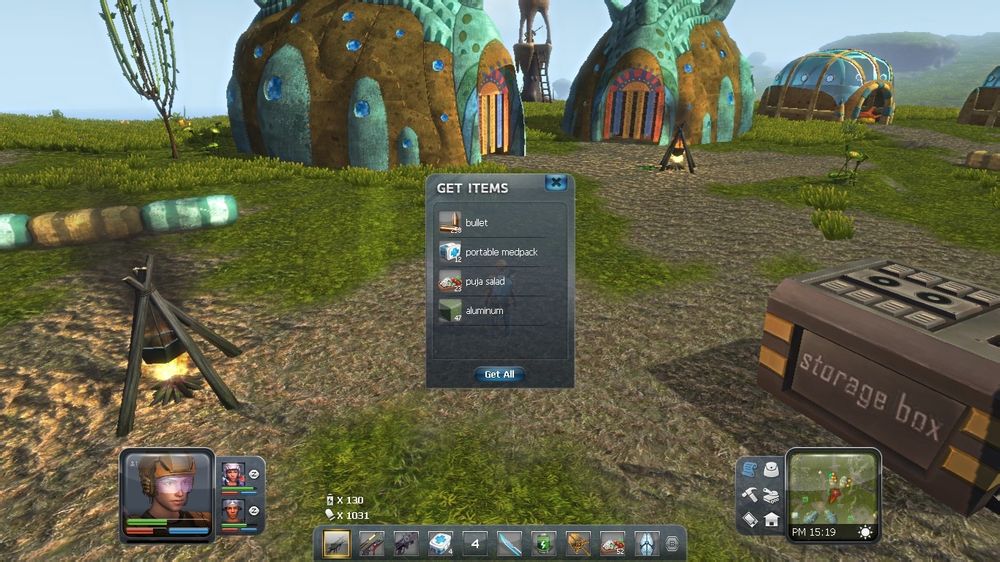Equip the highlighted rifle in the hotbar
Image resolution: width=1000 pixels, height=562 pixels.
click(337, 543)
